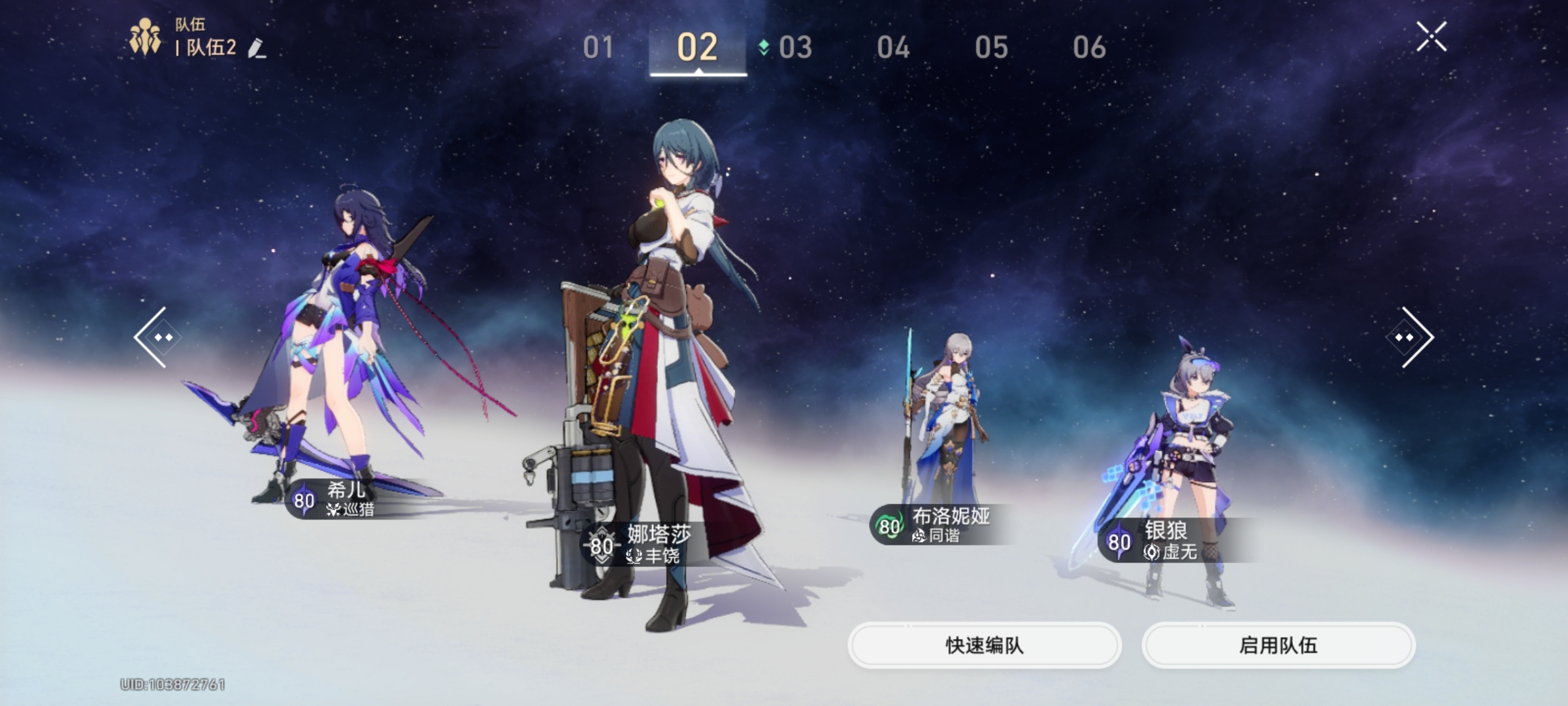Click the 快速编队 quick team button
Screen dimensions: 1568x706
[984, 645]
